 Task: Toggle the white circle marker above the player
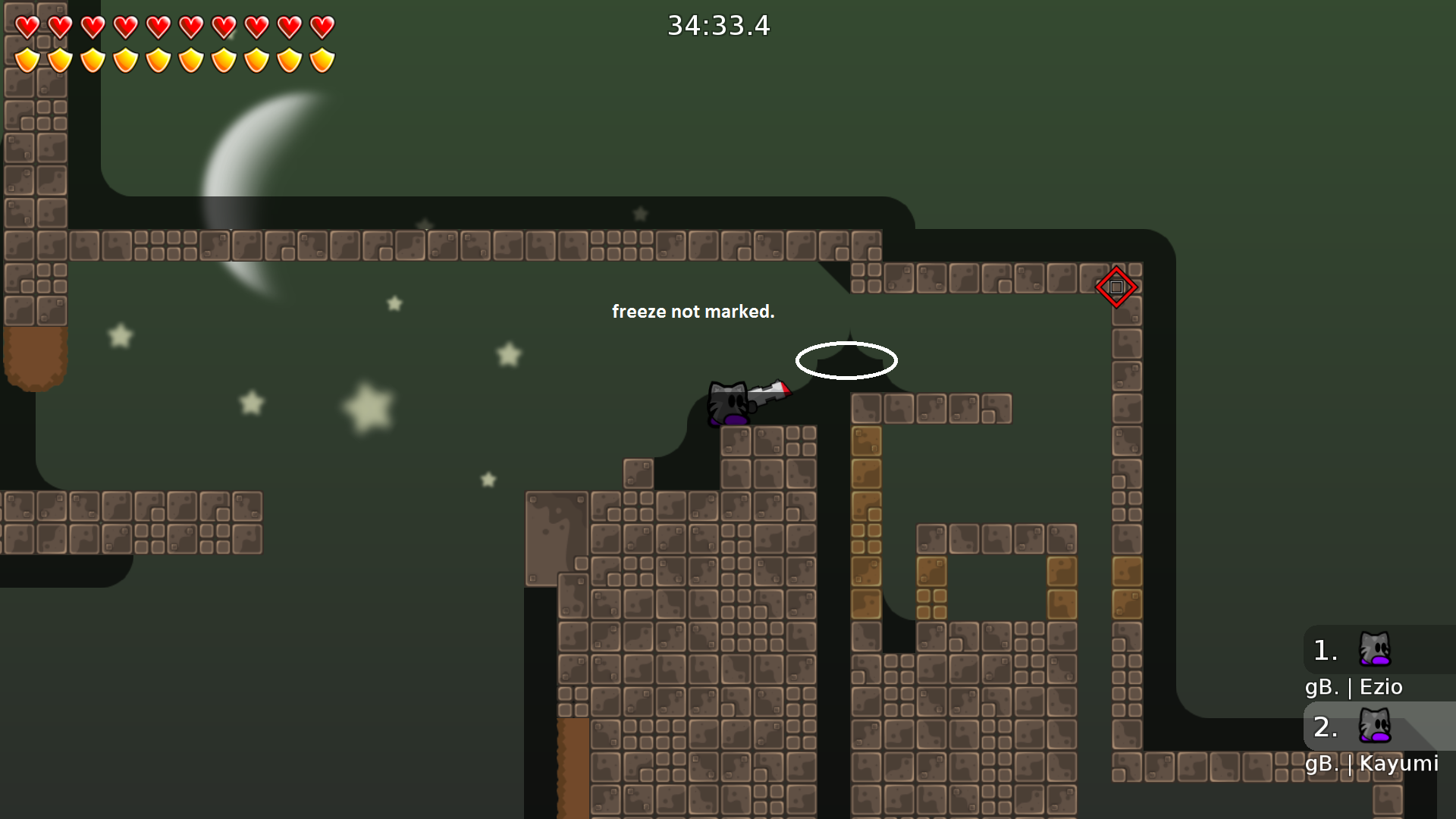(x=846, y=361)
